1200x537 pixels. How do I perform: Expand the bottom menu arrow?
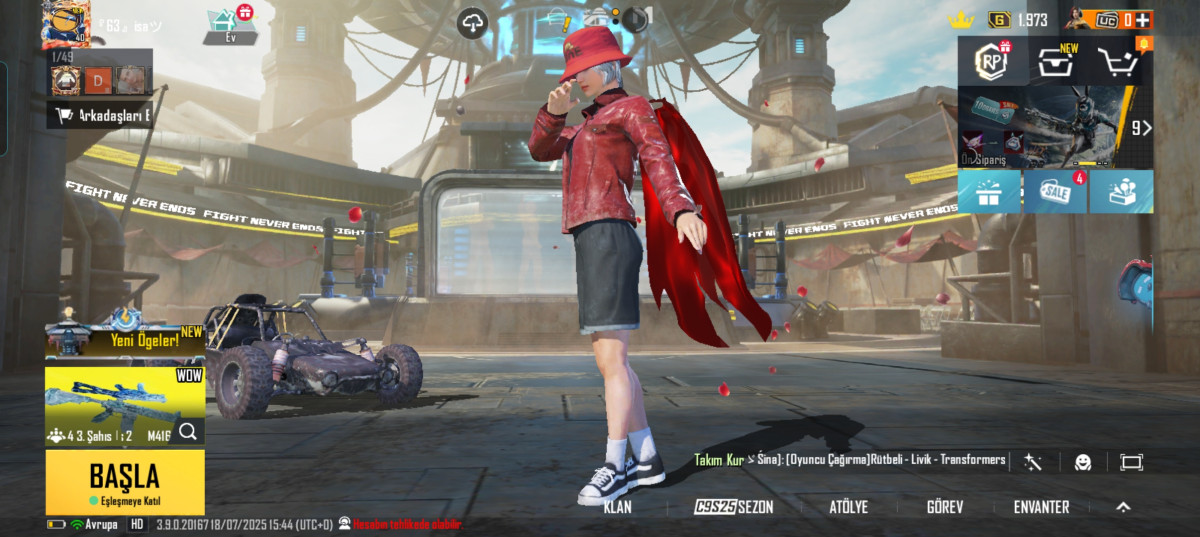pos(1123,507)
